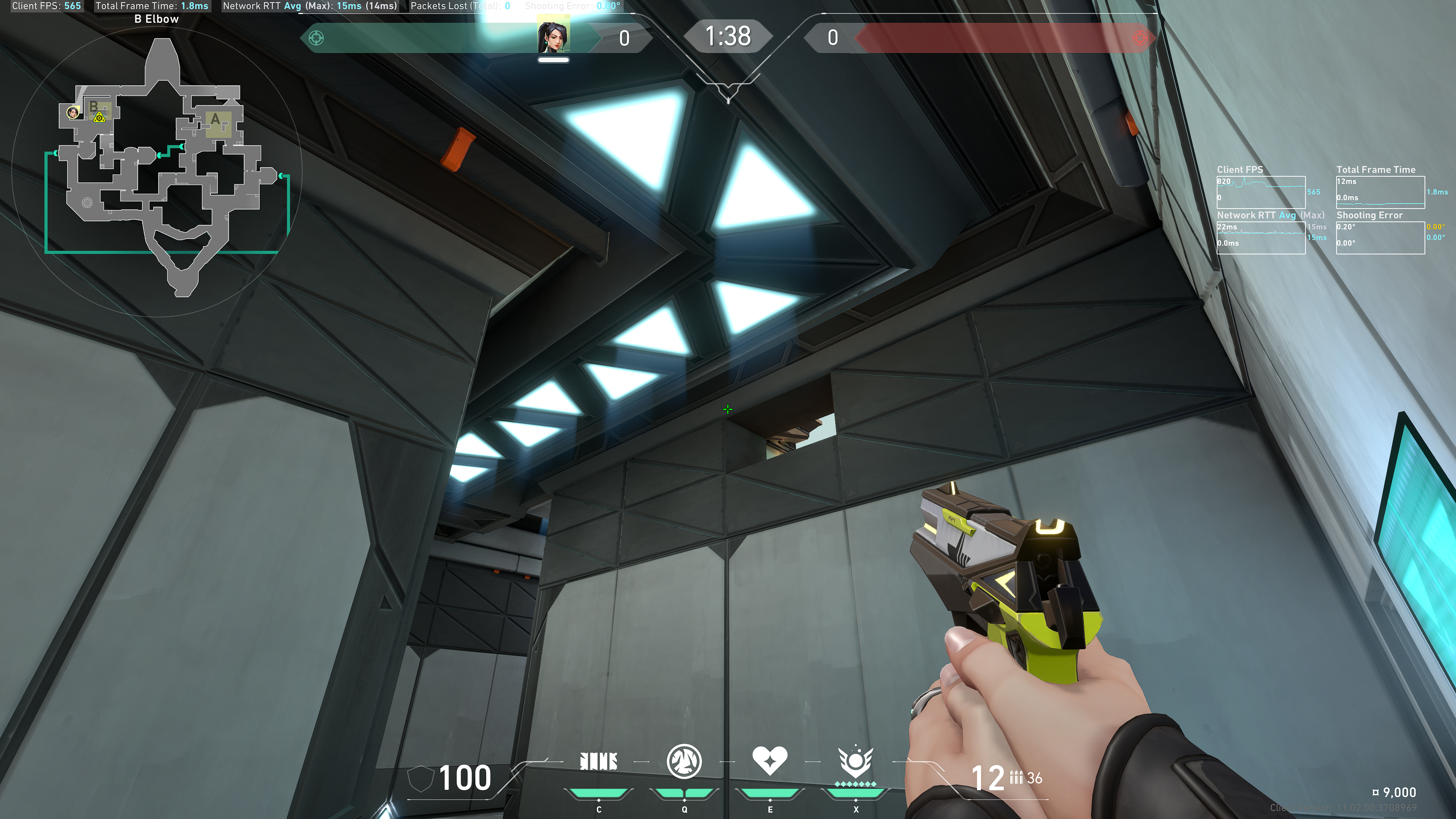This screenshot has height=819, width=1456.
Task: Click the Client FPS performance graph
Action: [1260, 192]
